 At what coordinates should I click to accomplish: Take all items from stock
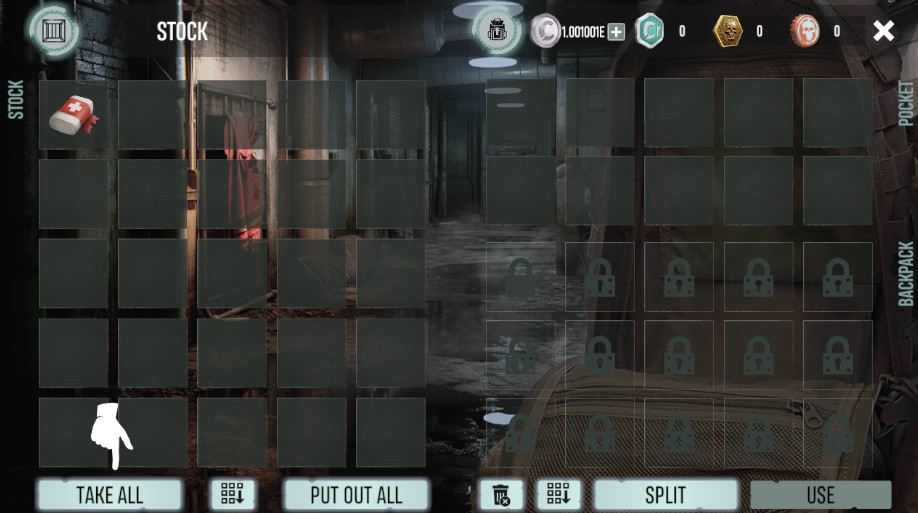110,495
